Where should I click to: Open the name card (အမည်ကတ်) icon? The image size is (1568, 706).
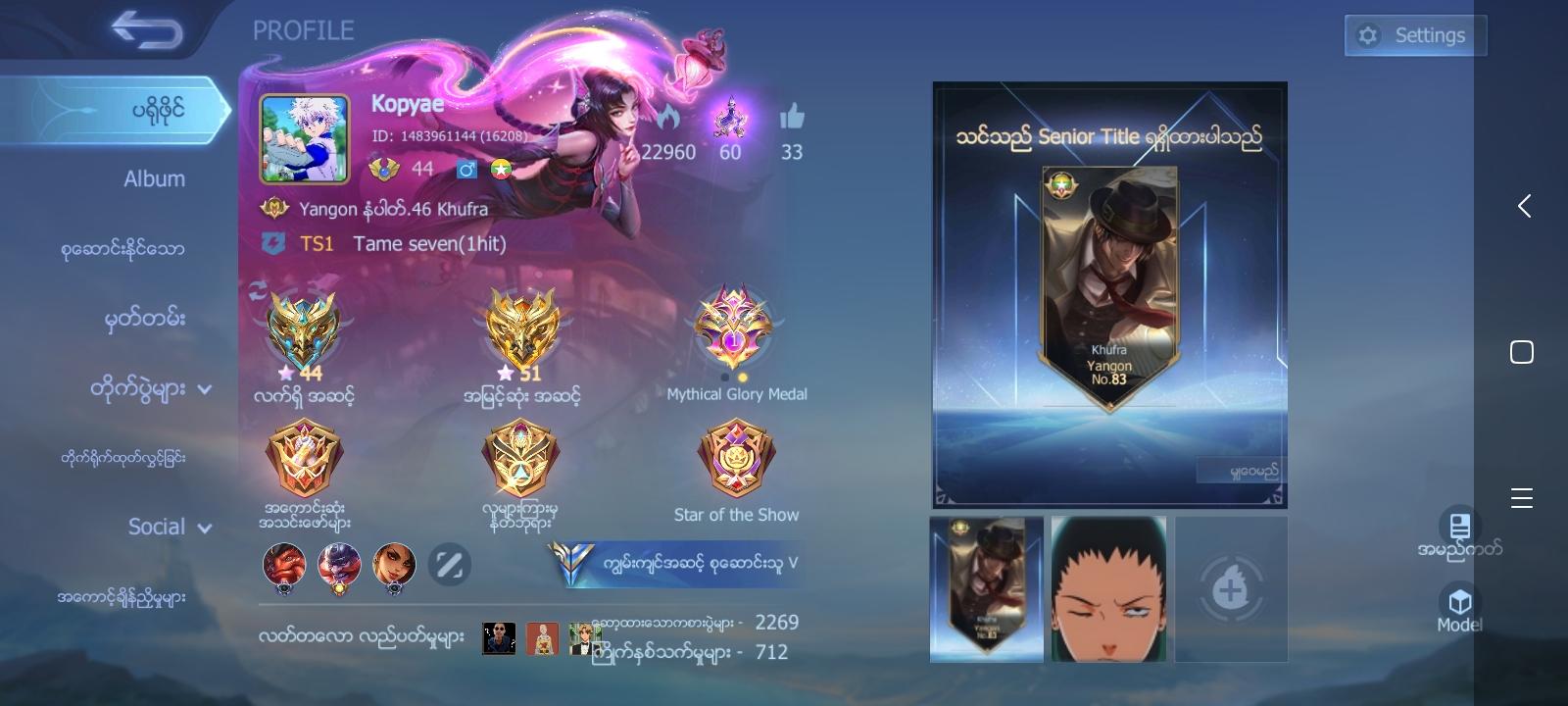tap(1461, 528)
